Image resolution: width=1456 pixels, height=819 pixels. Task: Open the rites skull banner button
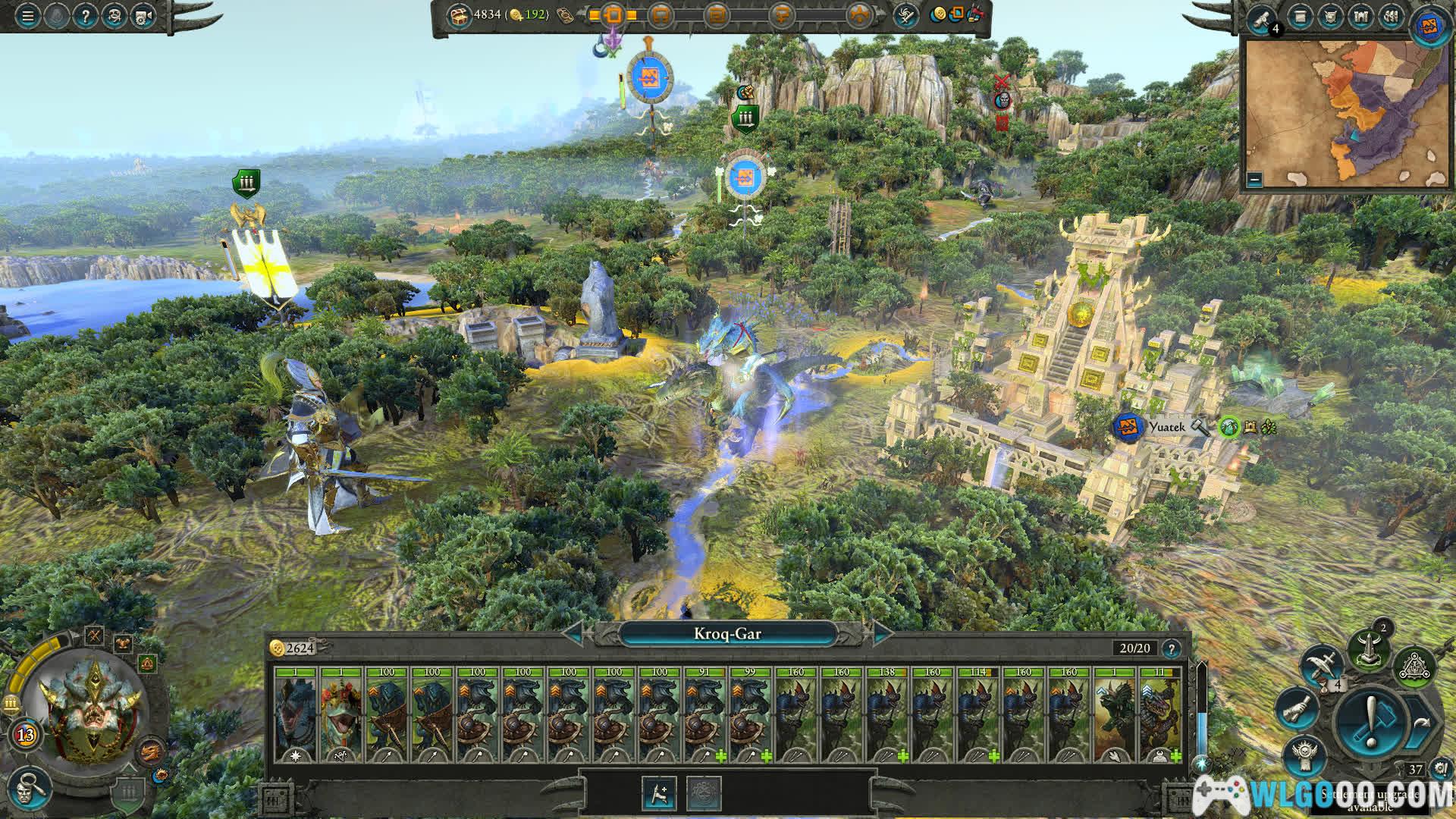coord(1305,755)
